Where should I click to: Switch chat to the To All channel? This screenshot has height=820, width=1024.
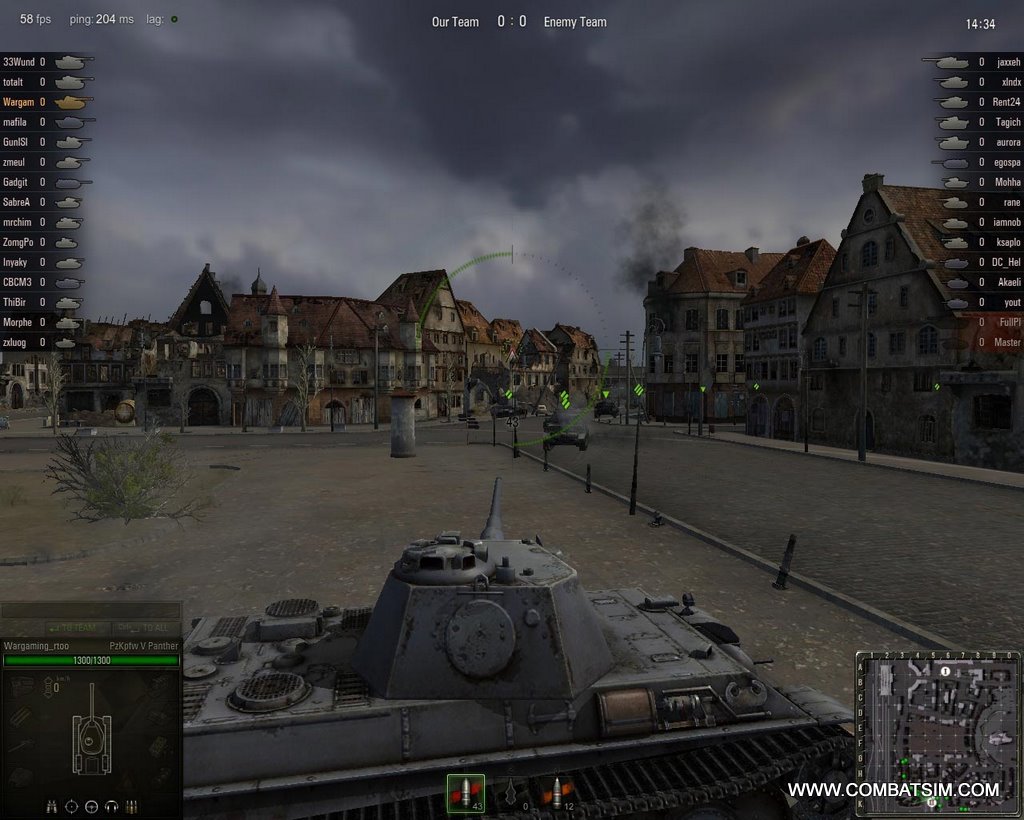pyautogui.click(x=143, y=628)
